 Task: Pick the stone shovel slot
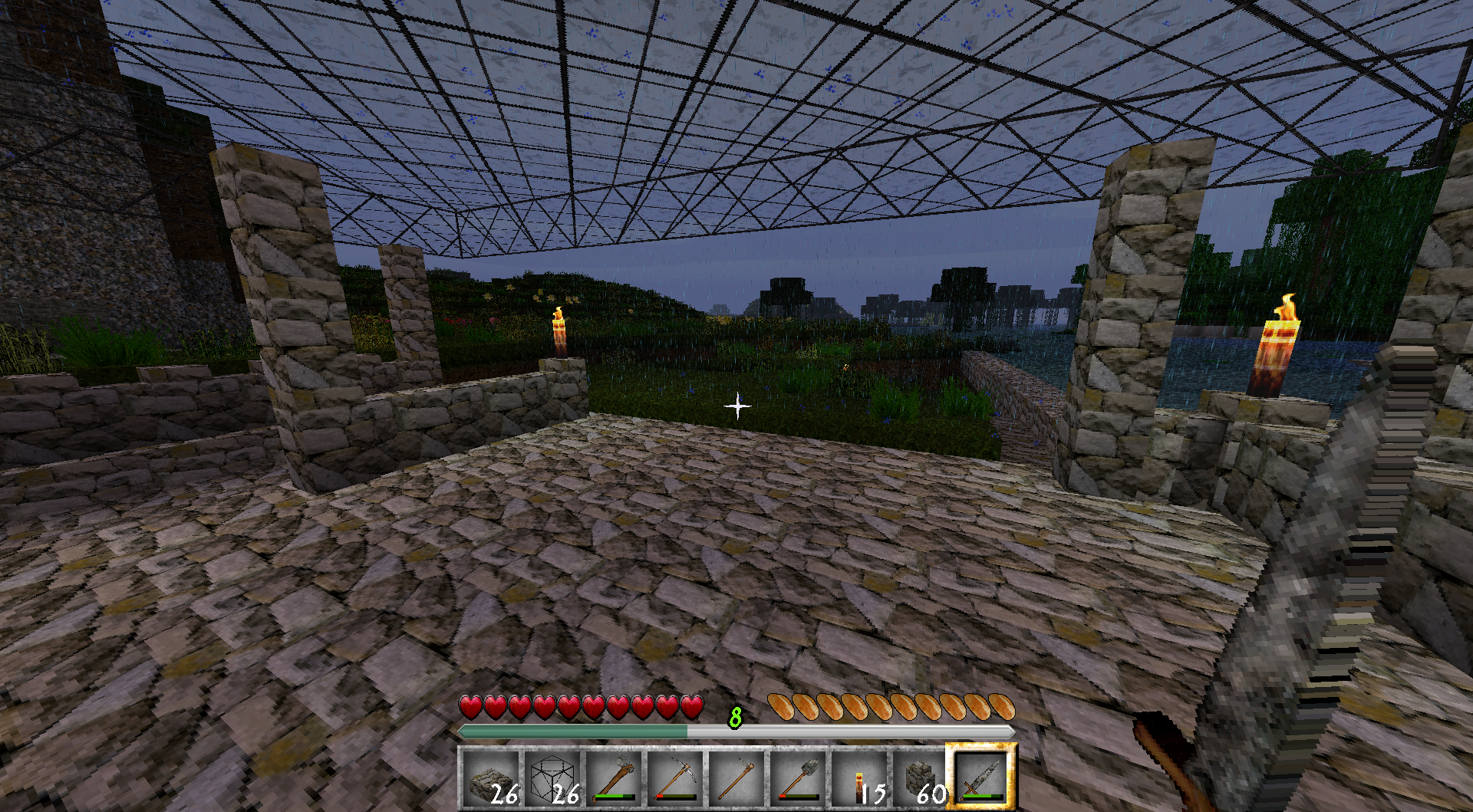(798, 778)
